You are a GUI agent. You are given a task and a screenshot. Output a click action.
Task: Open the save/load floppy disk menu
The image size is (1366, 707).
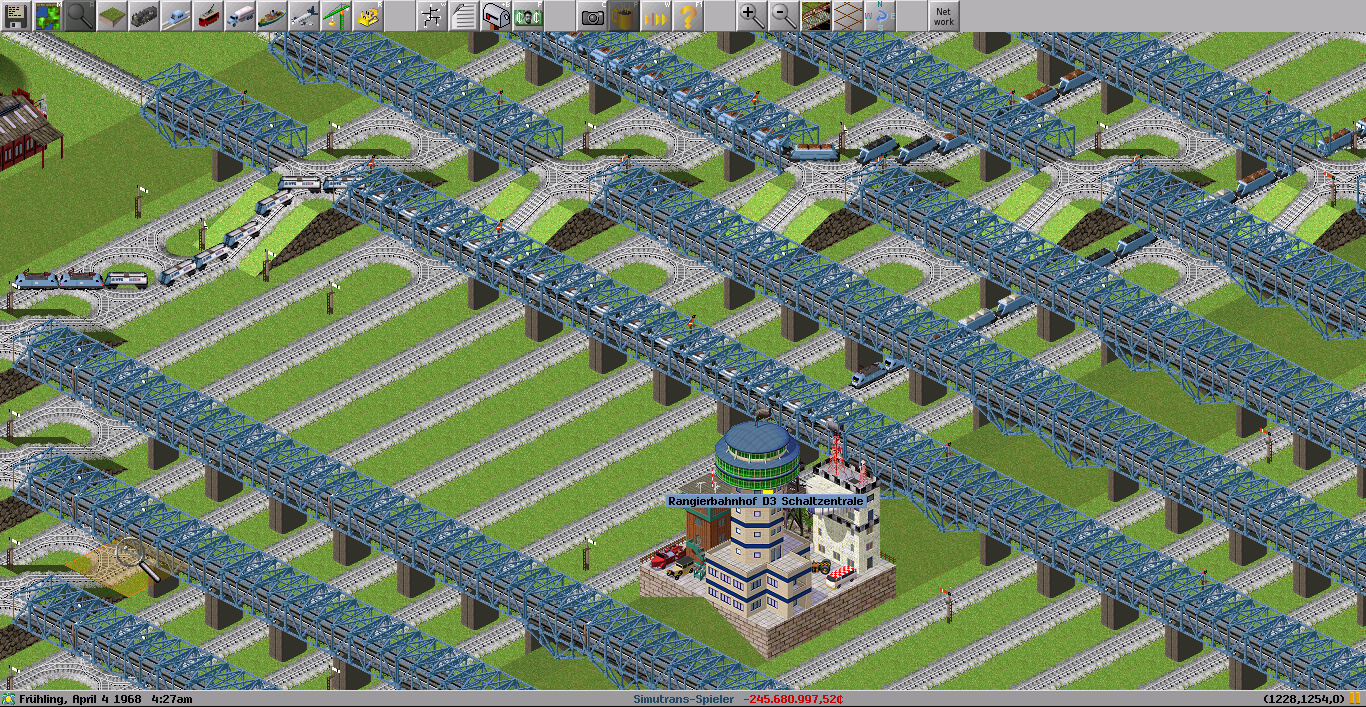click(16, 16)
